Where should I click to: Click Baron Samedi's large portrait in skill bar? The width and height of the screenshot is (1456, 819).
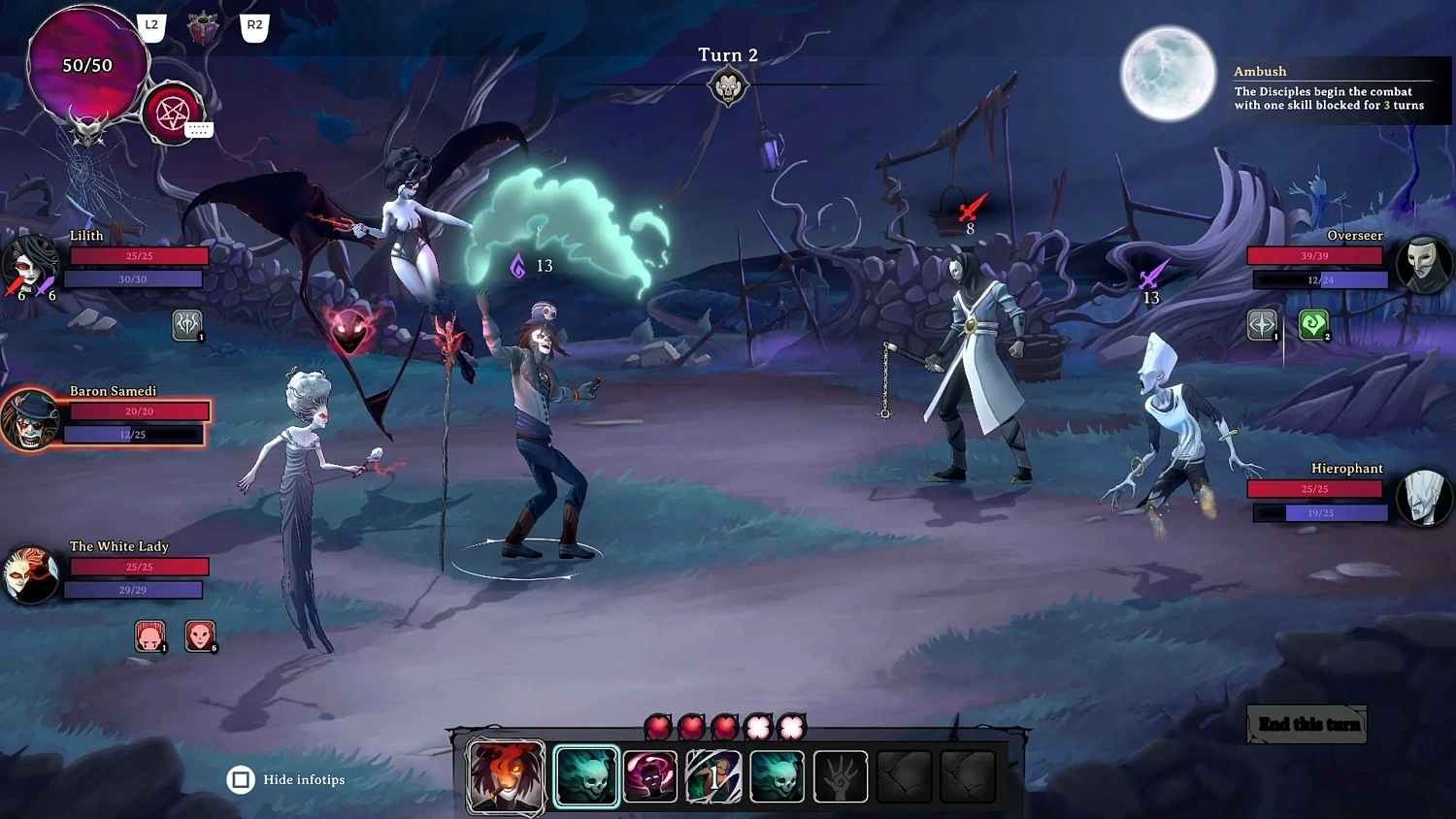coord(506,775)
